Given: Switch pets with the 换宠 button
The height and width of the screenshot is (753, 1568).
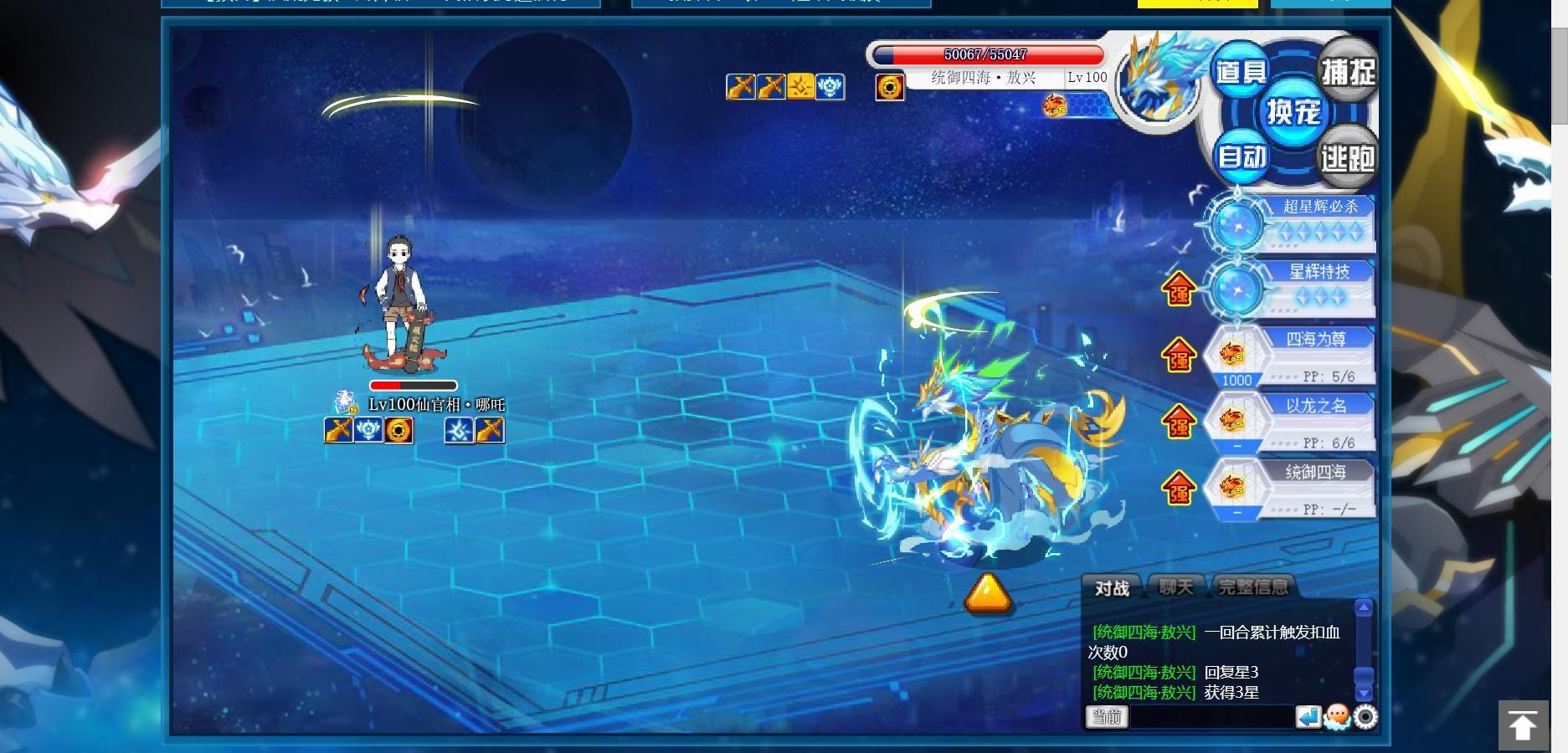Looking at the screenshot, I should pyautogui.click(x=1293, y=112).
